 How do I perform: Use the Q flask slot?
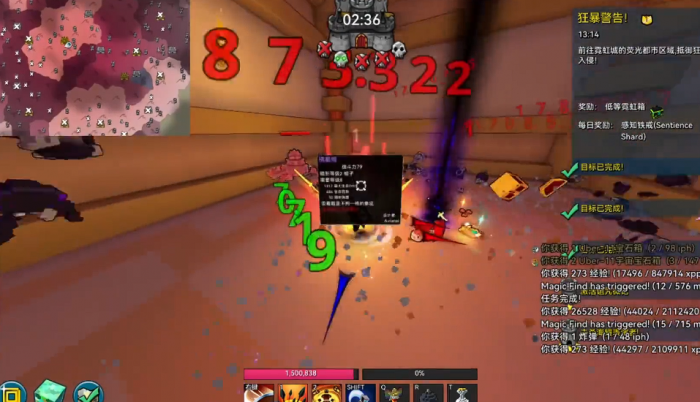coord(393,393)
